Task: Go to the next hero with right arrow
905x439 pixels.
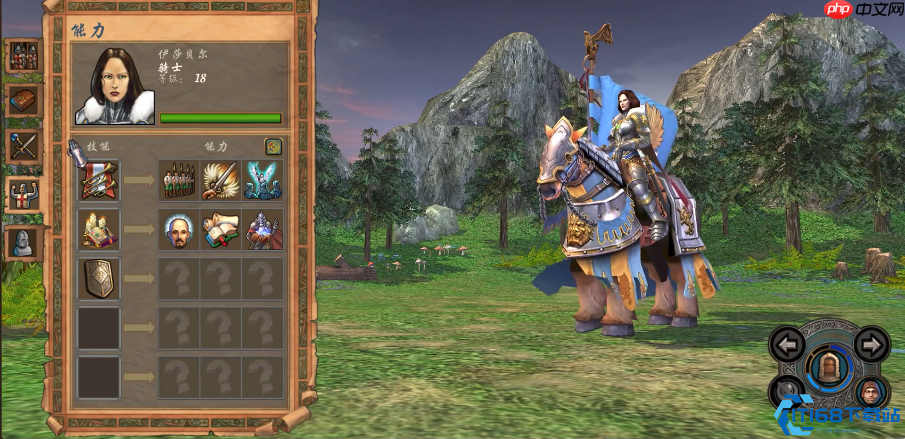Action: [872, 346]
